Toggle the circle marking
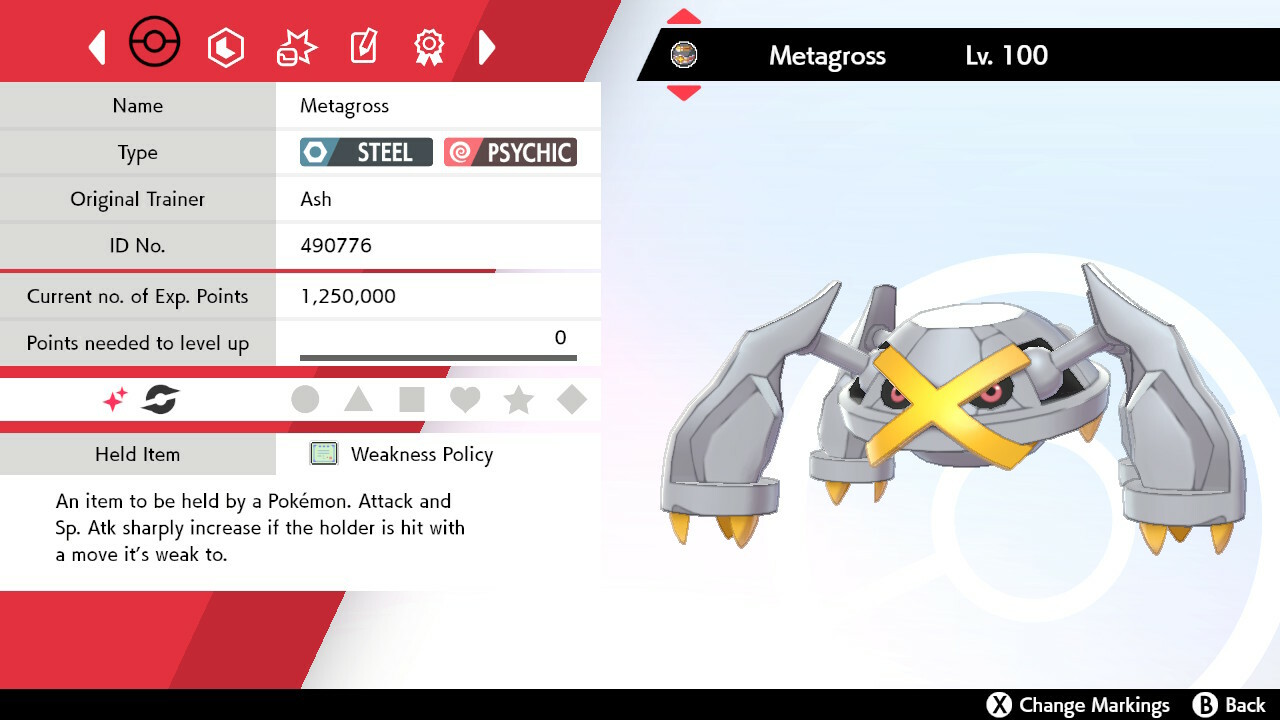This screenshot has width=1280, height=720. tap(305, 399)
